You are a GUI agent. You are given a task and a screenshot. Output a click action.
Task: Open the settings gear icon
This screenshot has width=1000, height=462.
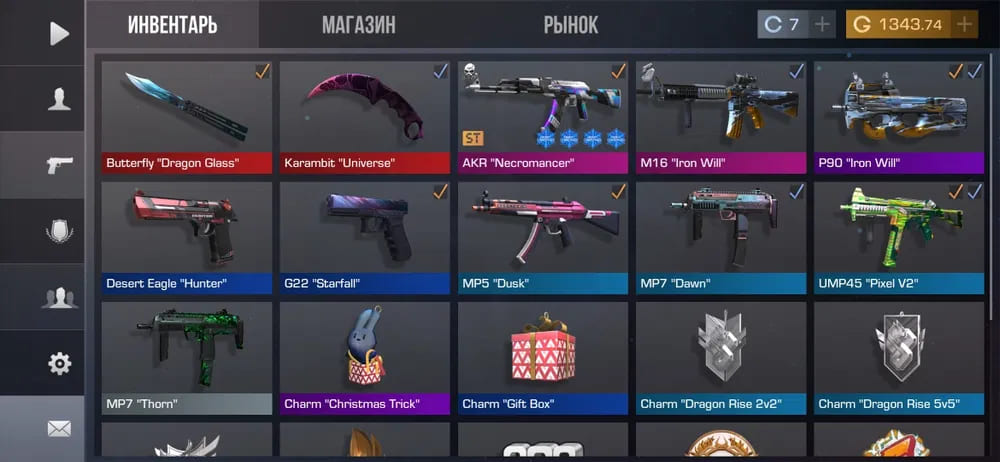point(59,363)
